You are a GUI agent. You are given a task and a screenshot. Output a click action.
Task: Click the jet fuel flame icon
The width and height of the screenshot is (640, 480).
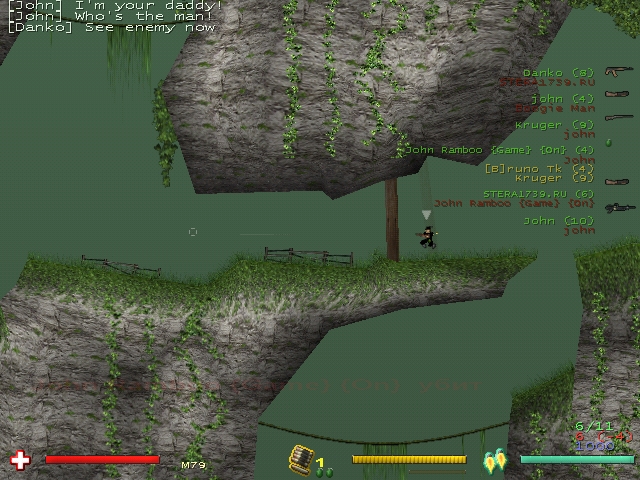(x=494, y=461)
